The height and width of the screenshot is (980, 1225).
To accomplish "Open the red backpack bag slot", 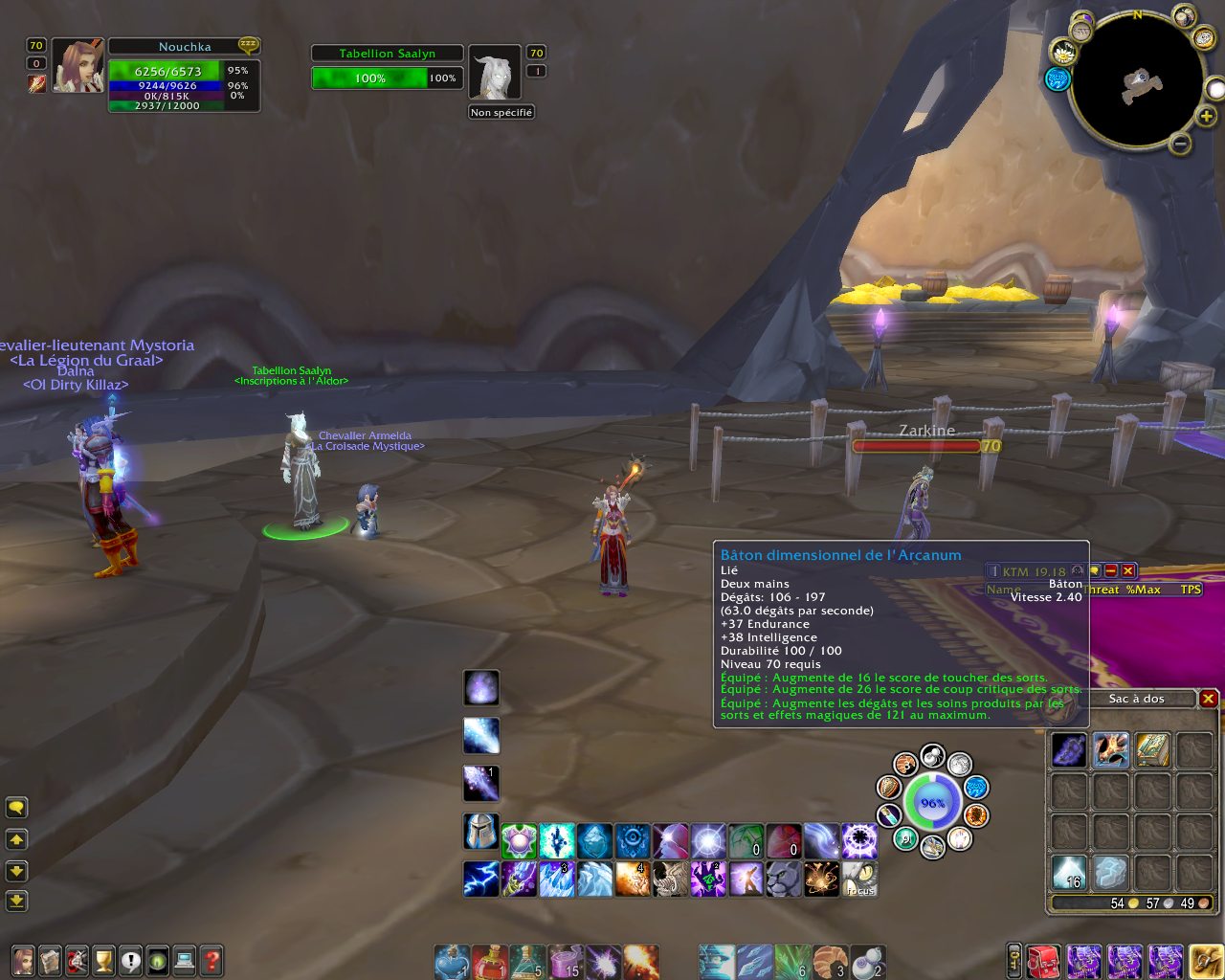I will point(1044,961).
